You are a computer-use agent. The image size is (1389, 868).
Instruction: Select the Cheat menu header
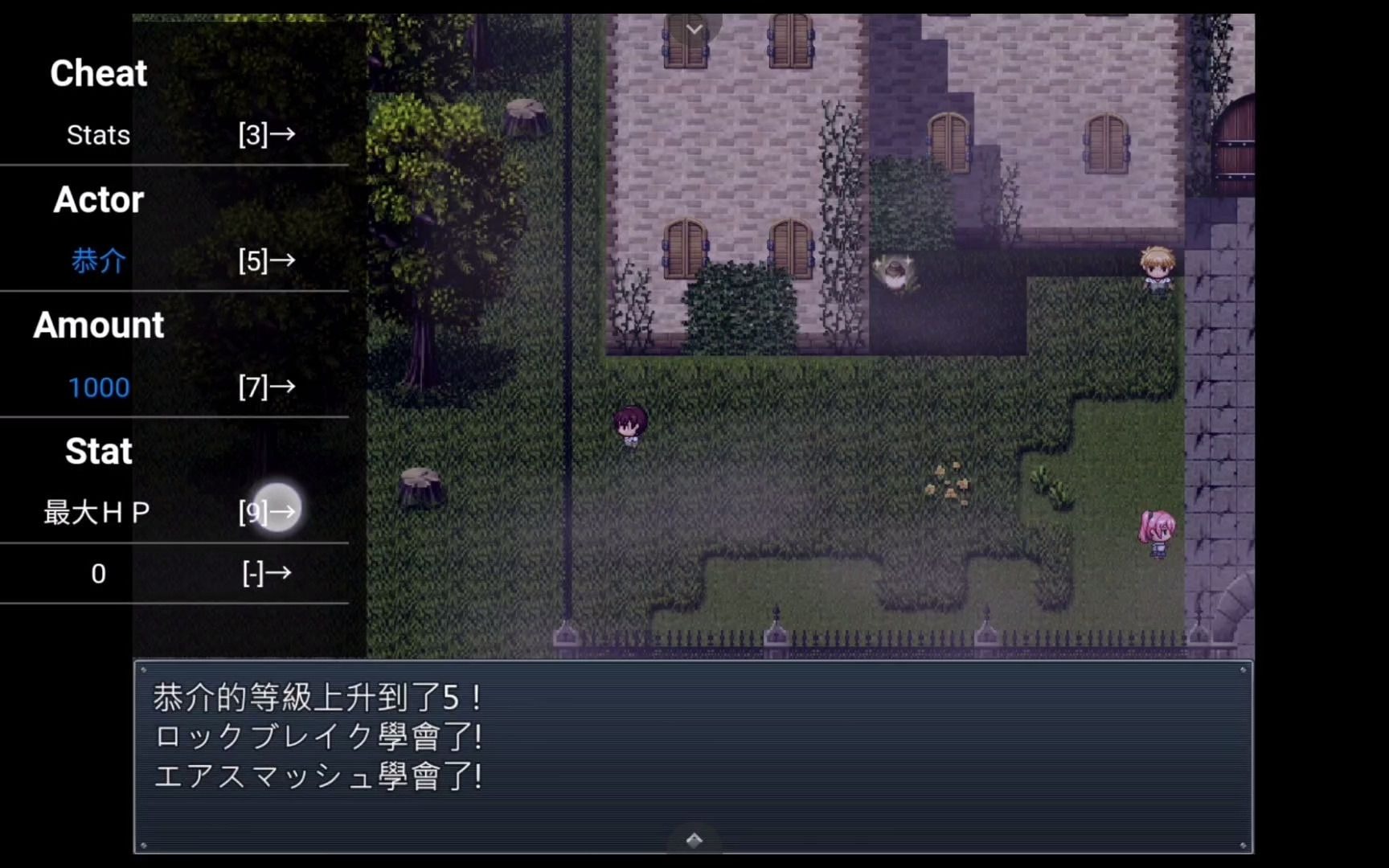click(x=98, y=72)
